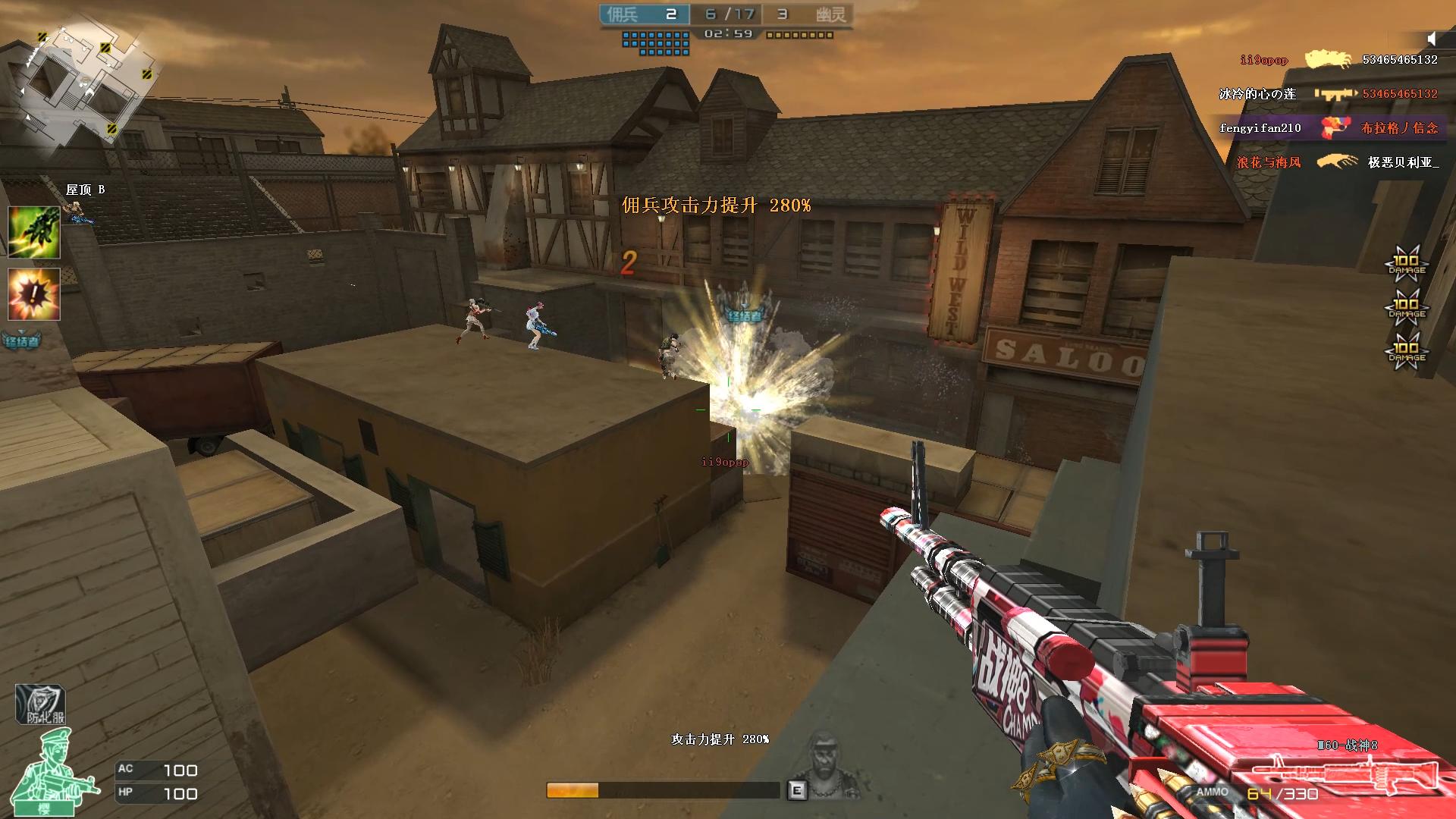Click the 浪花与海风 kill feed entry

[1336, 162]
